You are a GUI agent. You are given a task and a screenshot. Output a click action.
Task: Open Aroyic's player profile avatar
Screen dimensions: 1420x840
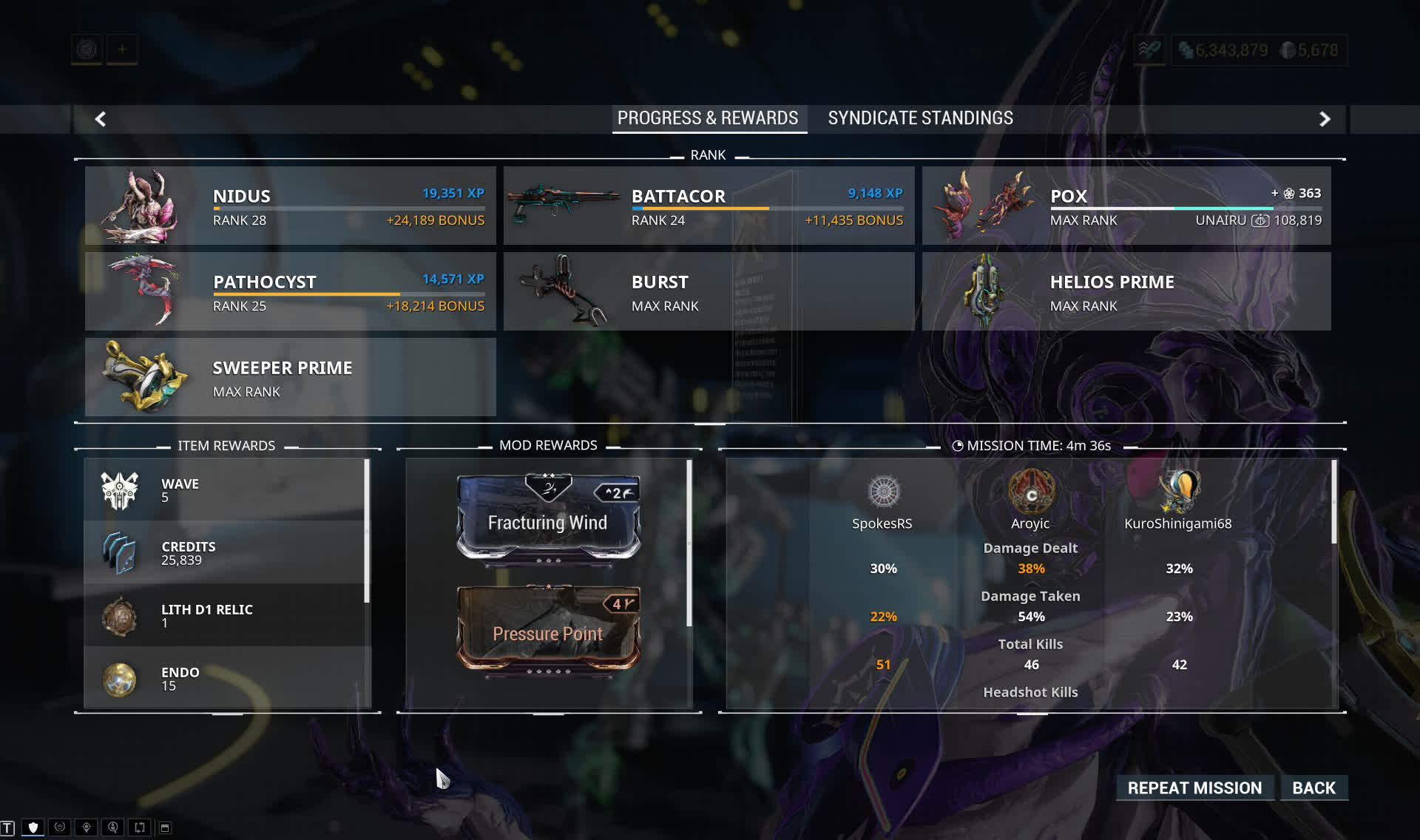[x=1031, y=492]
